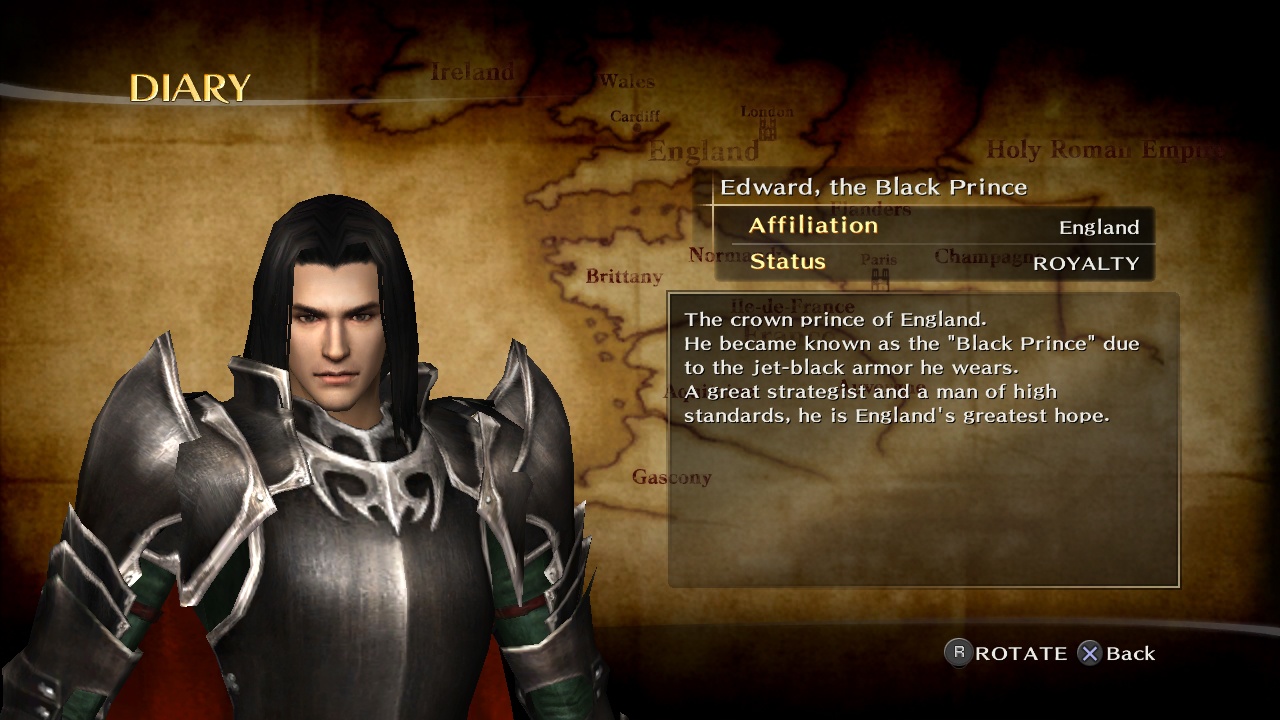Open the DIARY header tab

(190, 88)
